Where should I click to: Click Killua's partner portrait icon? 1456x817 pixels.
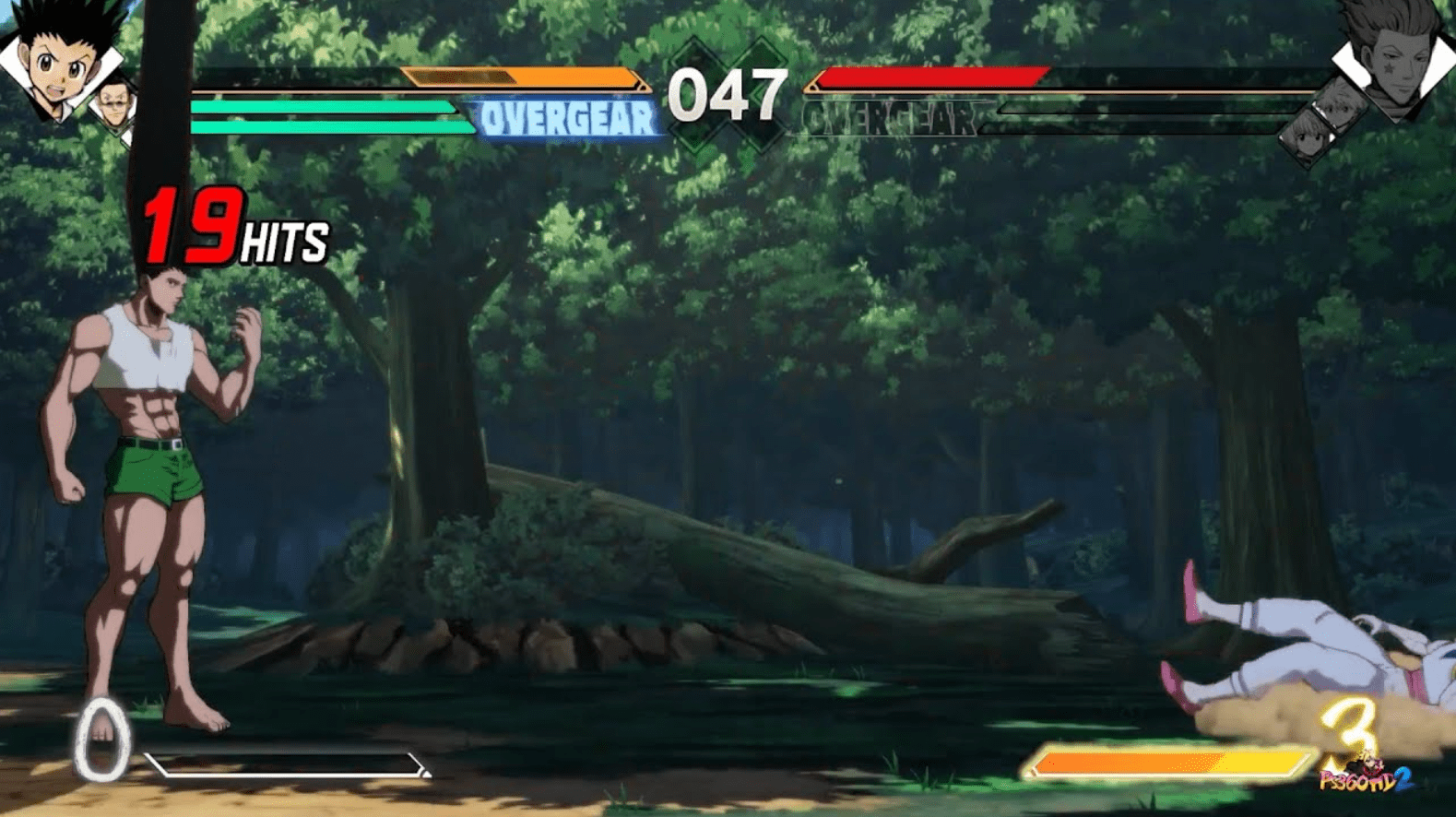click(x=1339, y=111)
